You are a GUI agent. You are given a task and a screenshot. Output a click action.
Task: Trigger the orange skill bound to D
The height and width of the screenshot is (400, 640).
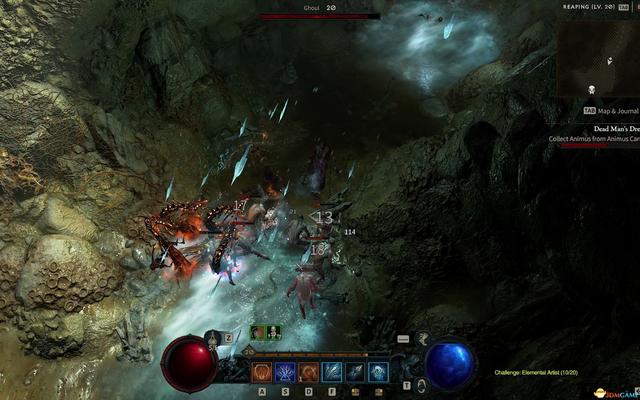tap(308, 372)
